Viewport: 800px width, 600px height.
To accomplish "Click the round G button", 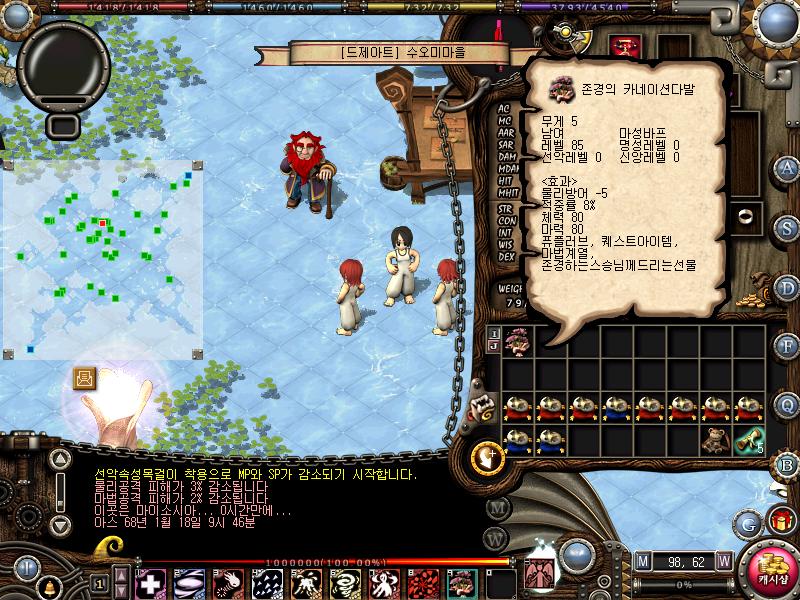I will (748, 521).
